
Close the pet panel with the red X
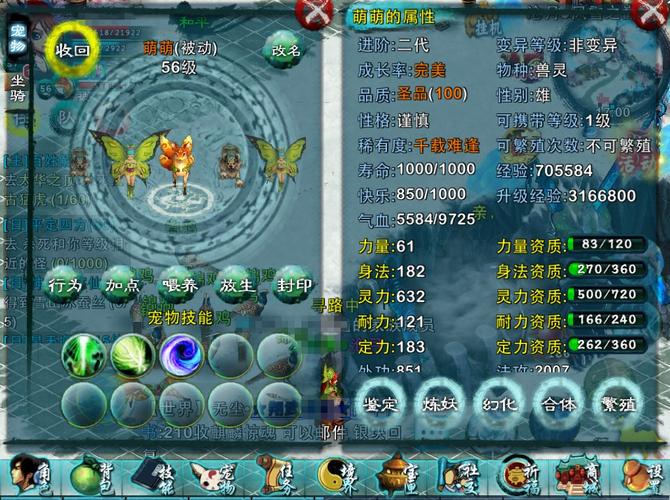point(316,13)
